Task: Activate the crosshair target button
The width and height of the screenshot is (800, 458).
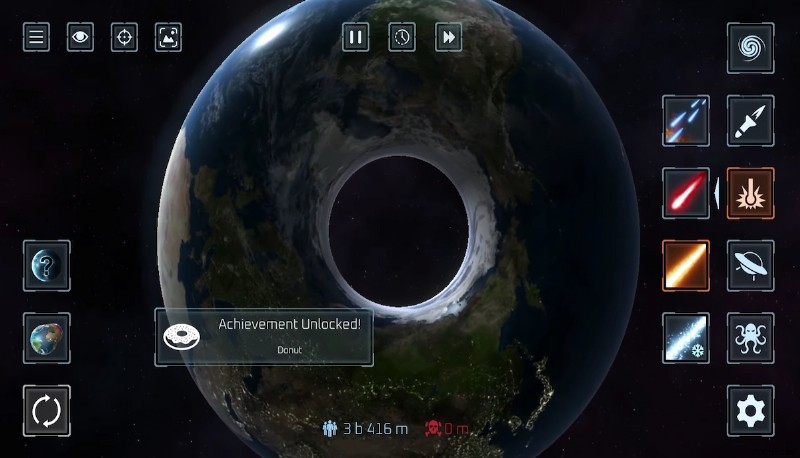Action: [x=124, y=38]
